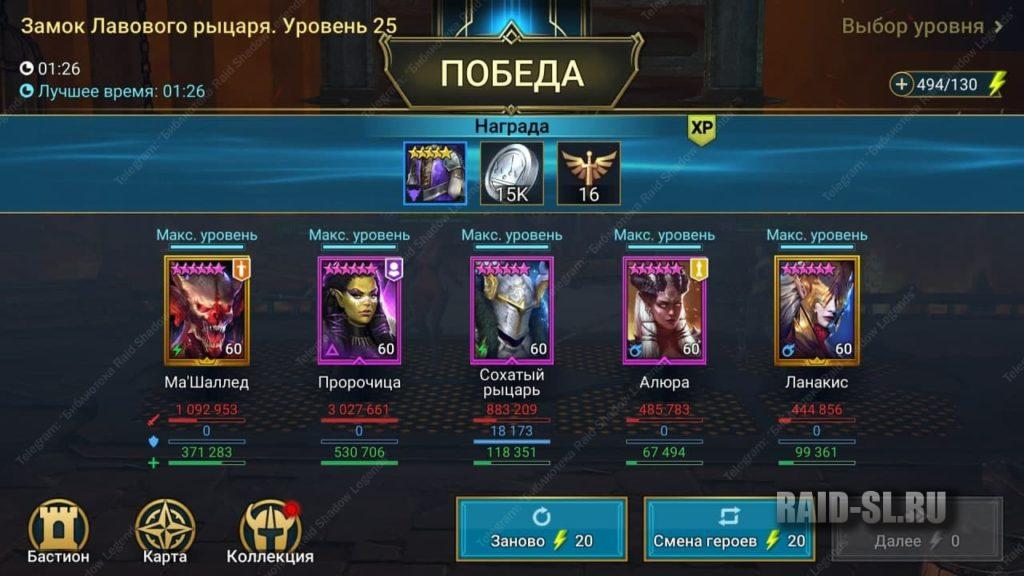Go to the Бастион castle

58,530
